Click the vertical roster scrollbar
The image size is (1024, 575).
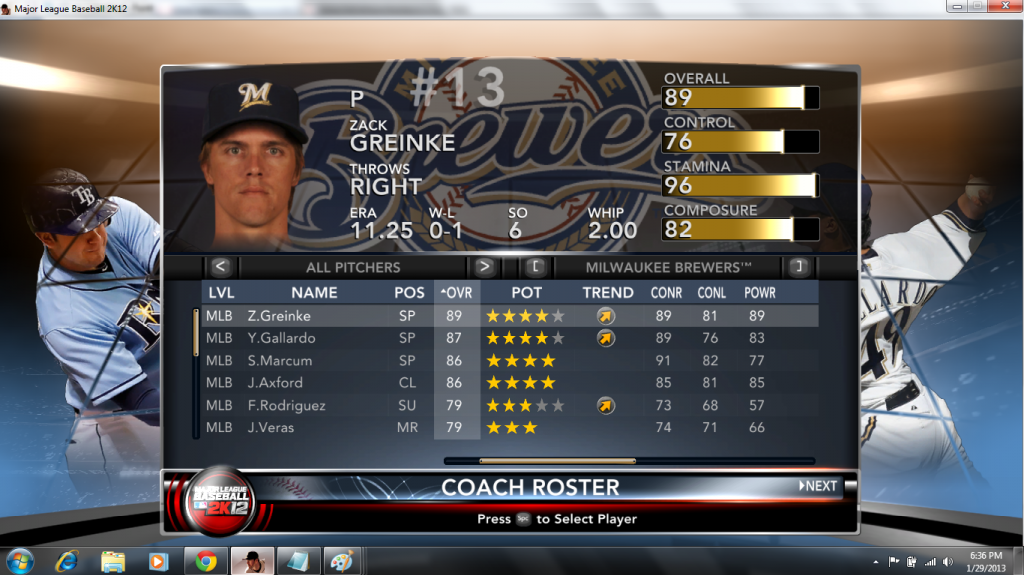point(196,333)
